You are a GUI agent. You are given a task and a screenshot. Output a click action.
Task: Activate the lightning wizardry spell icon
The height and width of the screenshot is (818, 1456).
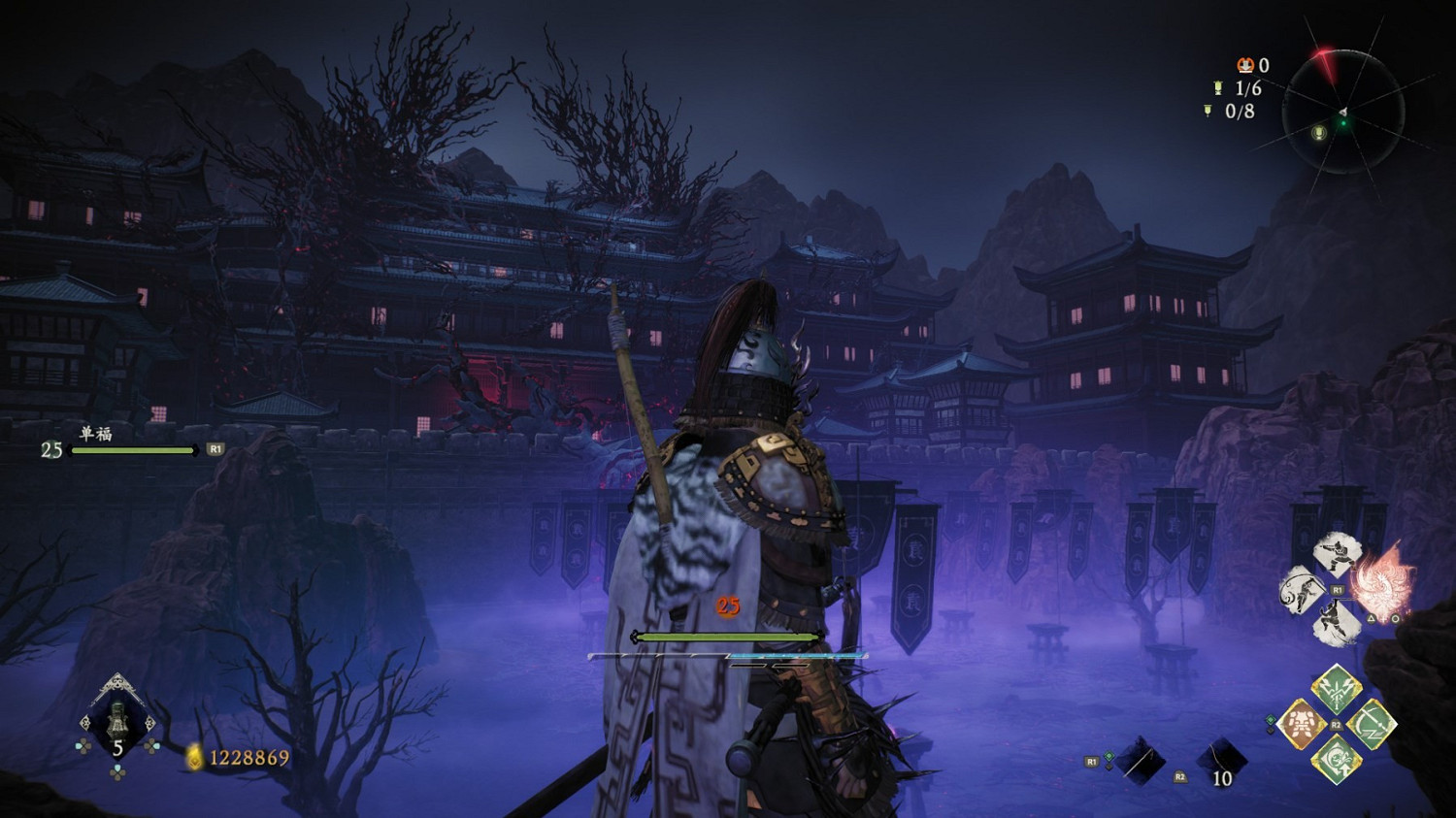click(x=1335, y=691)
